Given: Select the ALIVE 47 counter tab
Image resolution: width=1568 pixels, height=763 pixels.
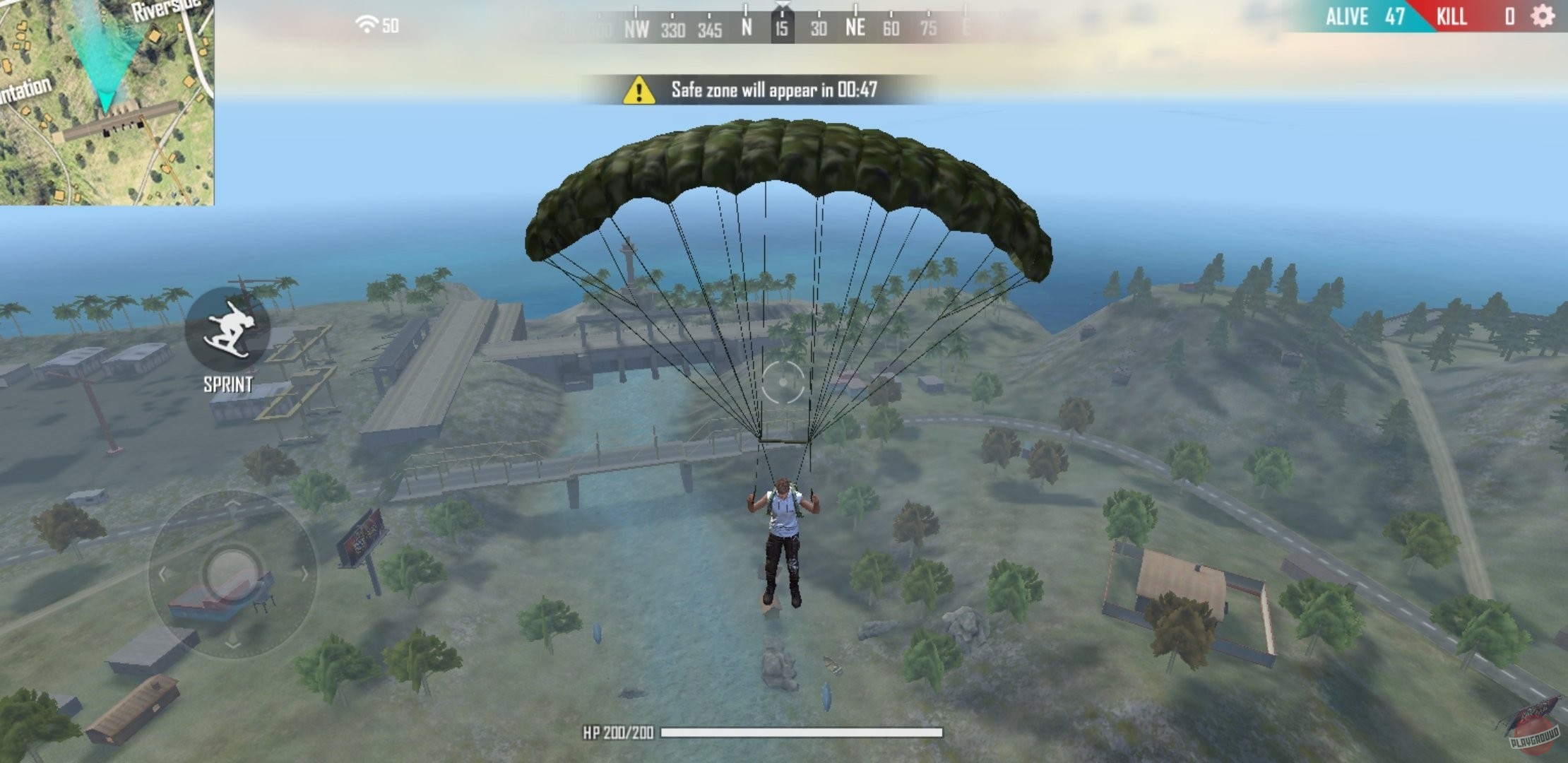Looking at the screenshot, I should click(x=1364, y=16).
